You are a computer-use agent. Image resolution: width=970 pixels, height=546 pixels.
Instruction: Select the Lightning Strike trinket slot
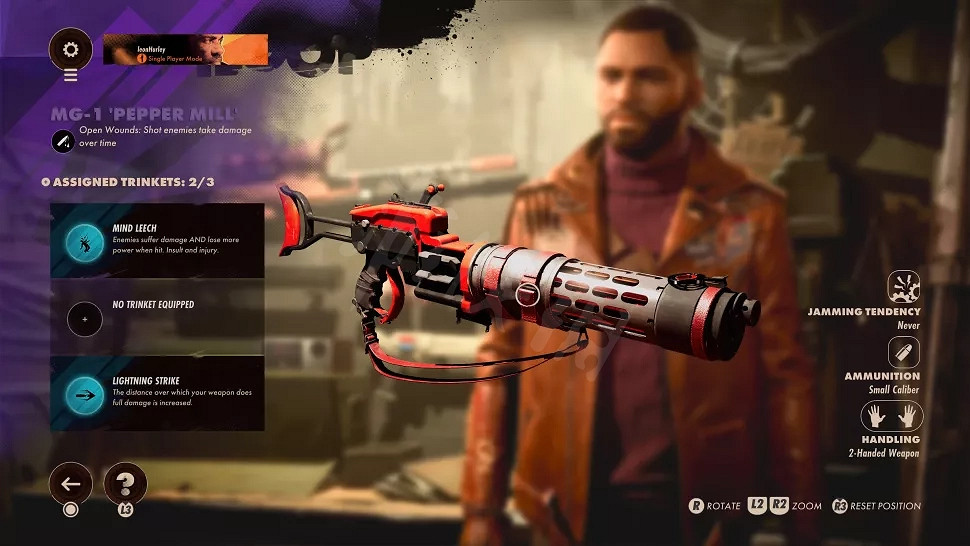coord(157,394)
